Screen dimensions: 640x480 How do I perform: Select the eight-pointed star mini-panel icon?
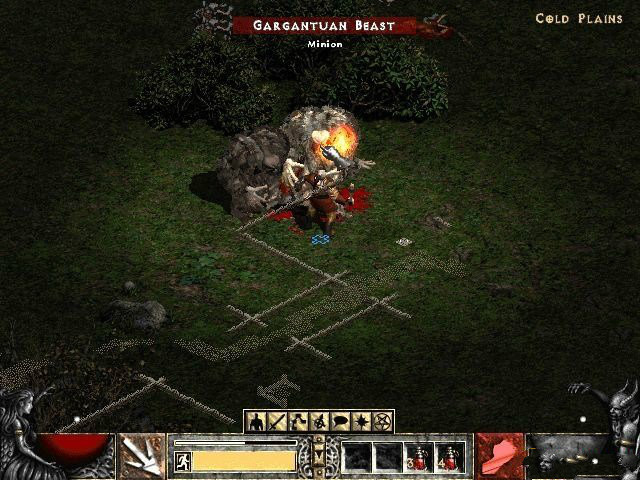[361, 422]
